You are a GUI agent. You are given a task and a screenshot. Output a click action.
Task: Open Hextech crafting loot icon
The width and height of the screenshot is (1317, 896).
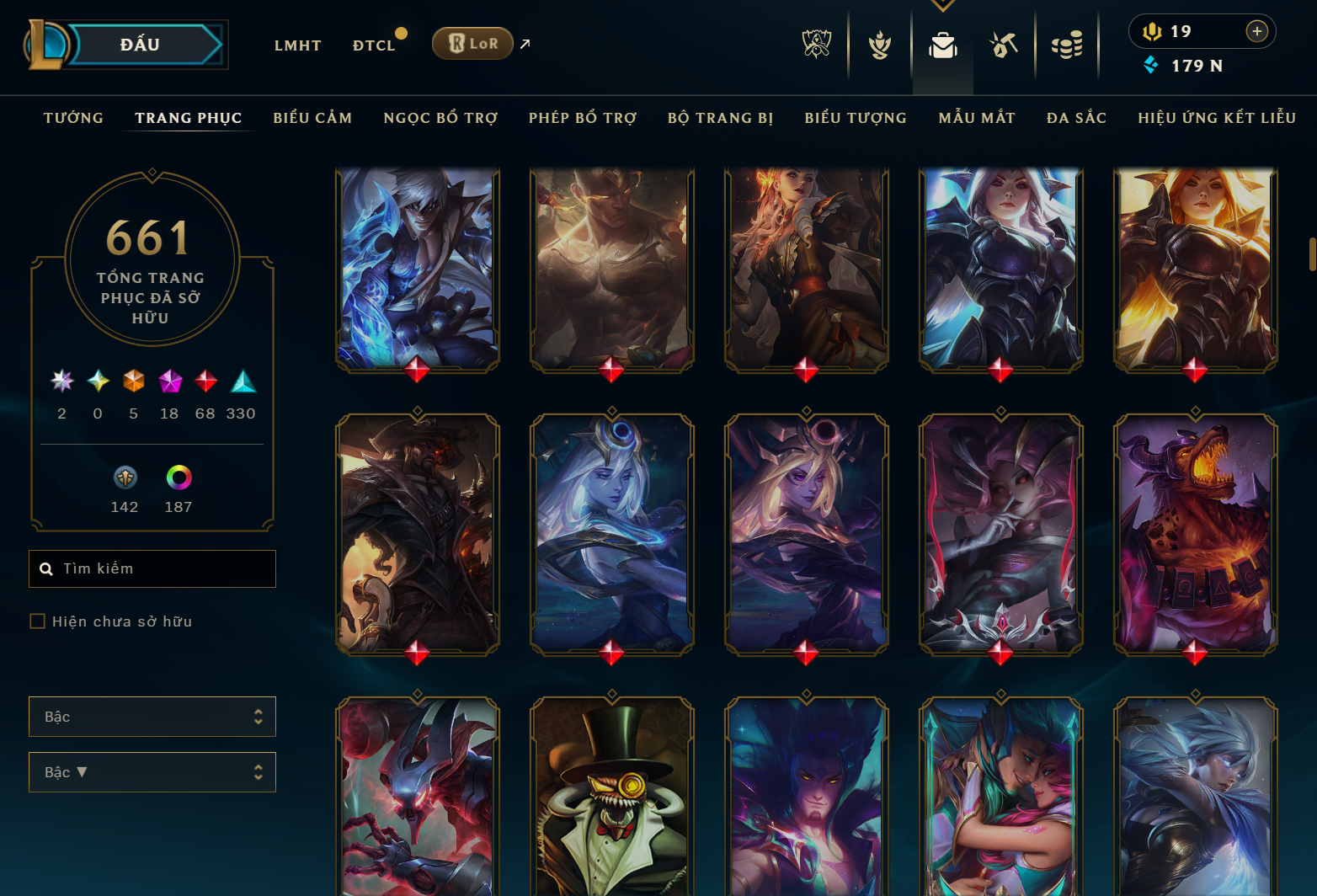tap(1005, 46)
